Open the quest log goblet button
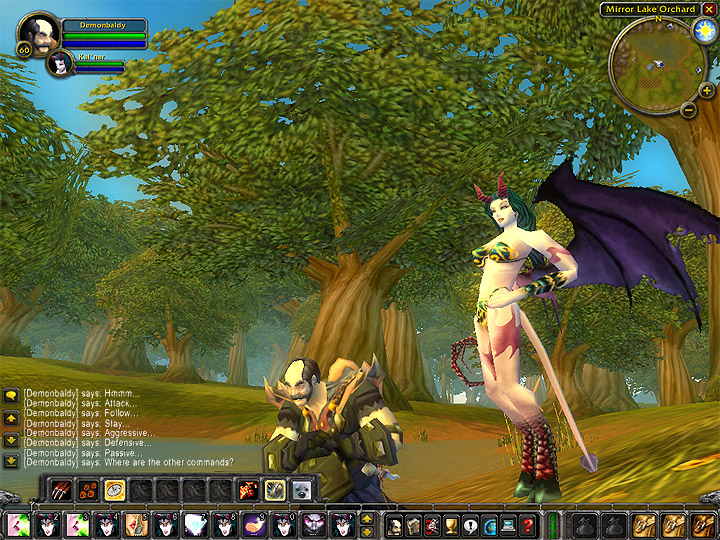Image resolution: width=720 pixels, height=540 pixels. tap(452, 526)
